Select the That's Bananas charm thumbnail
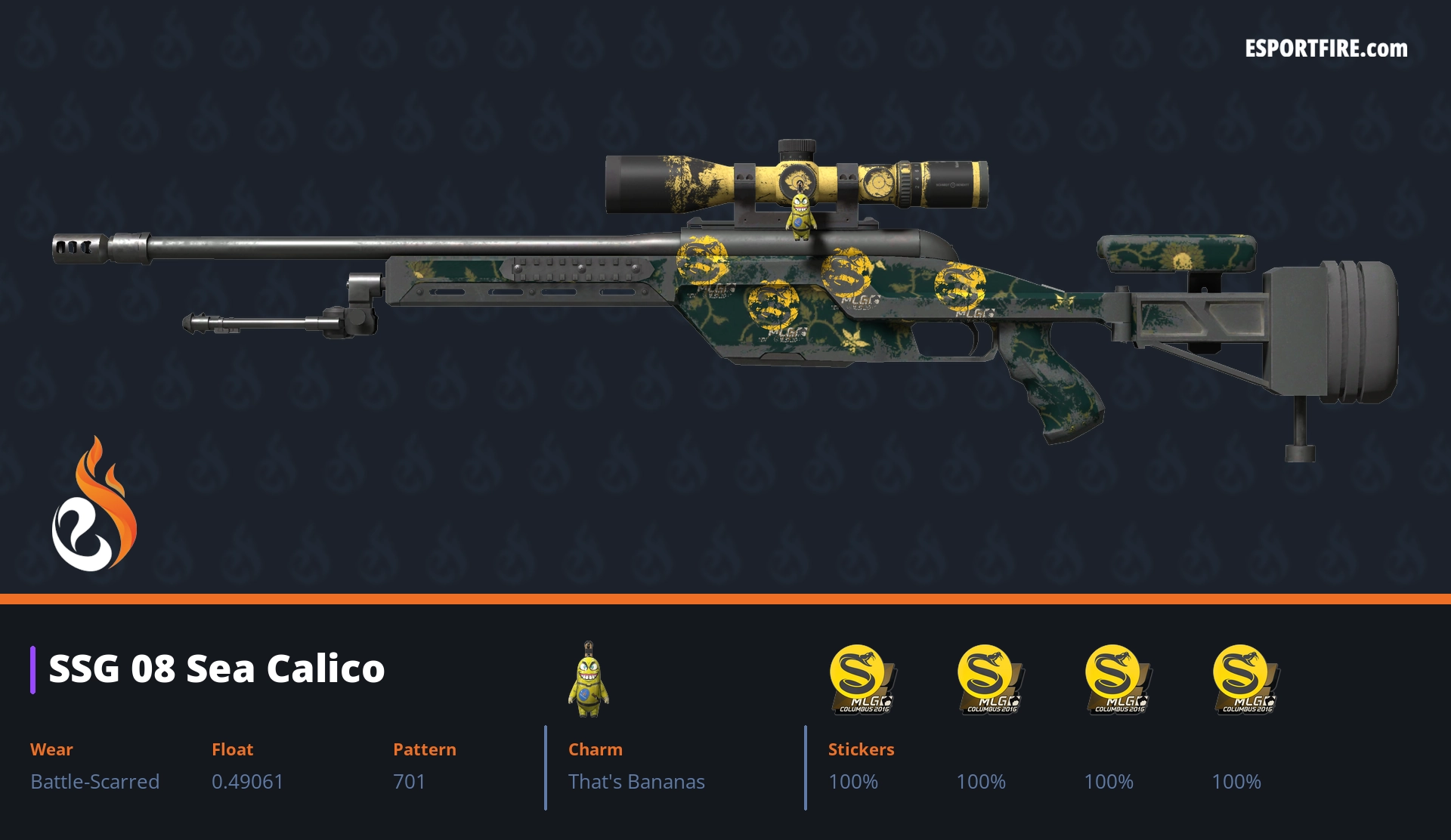 589,681
